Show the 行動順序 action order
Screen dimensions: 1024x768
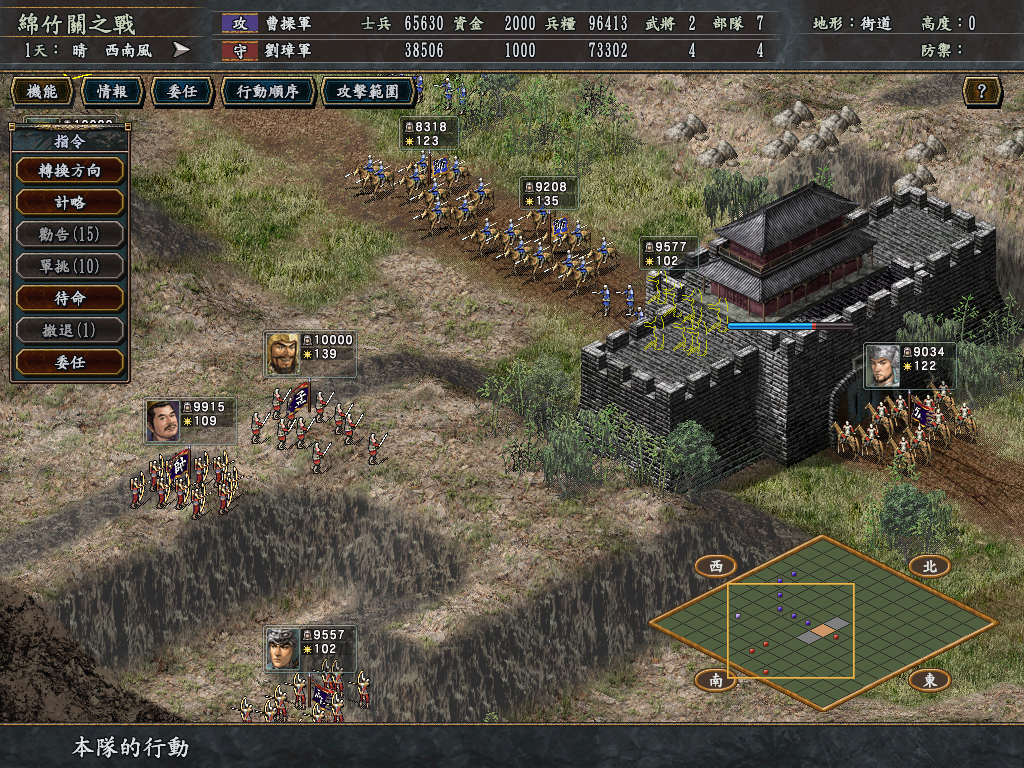click(x=267, y=92)
